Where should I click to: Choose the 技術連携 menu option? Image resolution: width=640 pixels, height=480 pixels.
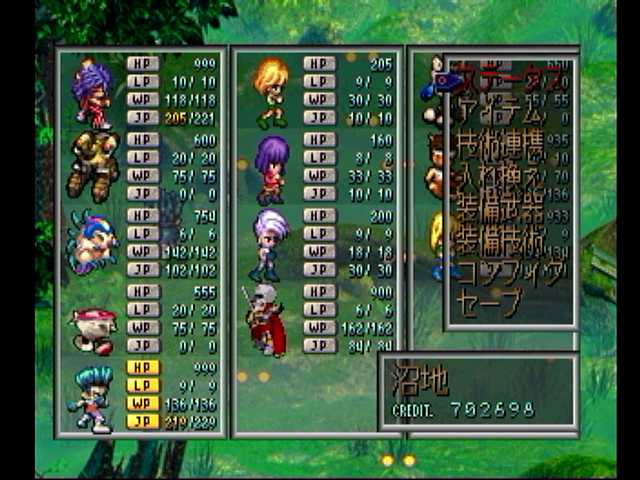pyautogui.click(x=500, y=146)
